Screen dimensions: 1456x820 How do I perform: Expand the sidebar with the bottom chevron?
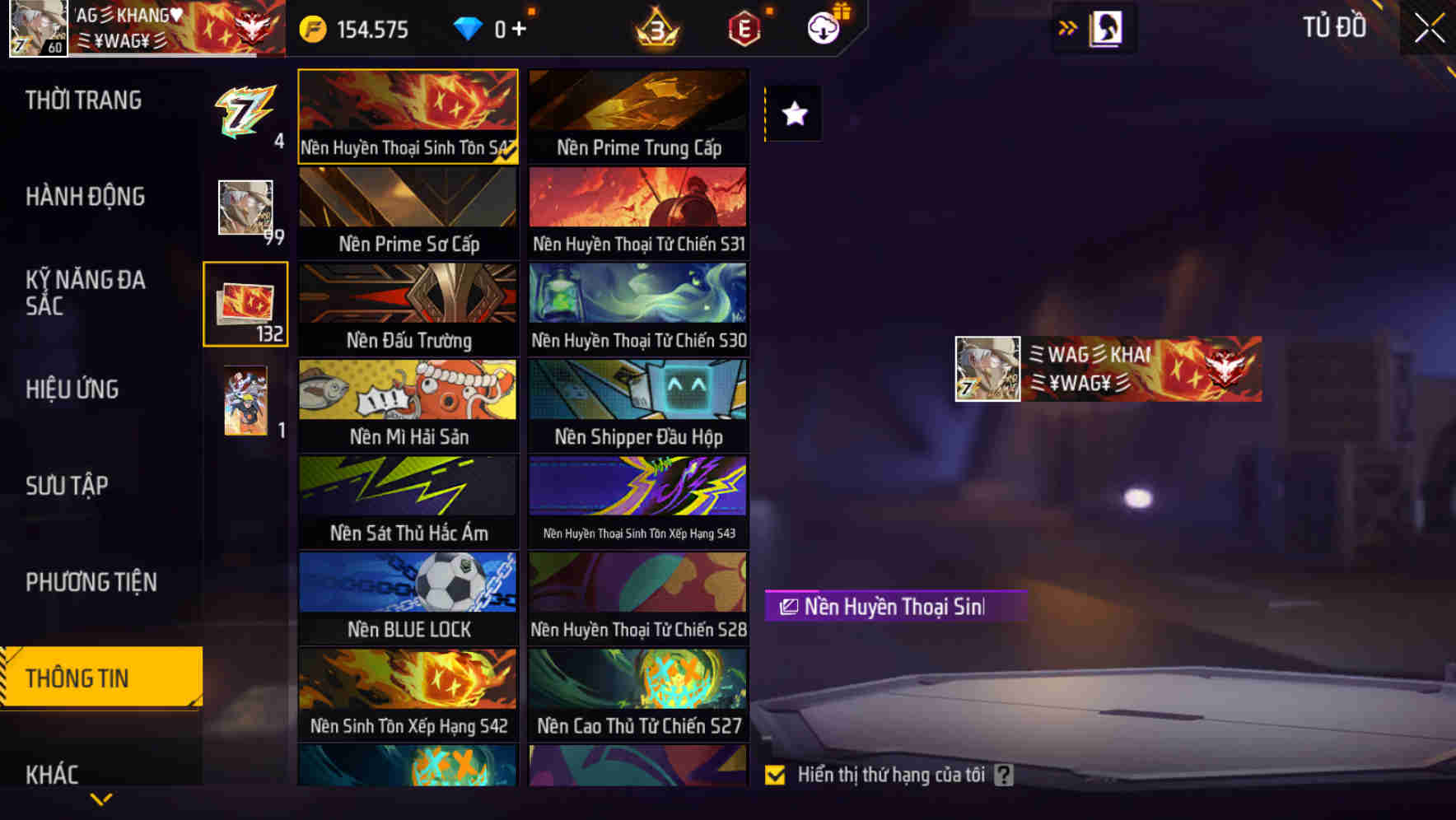(100, 798)
